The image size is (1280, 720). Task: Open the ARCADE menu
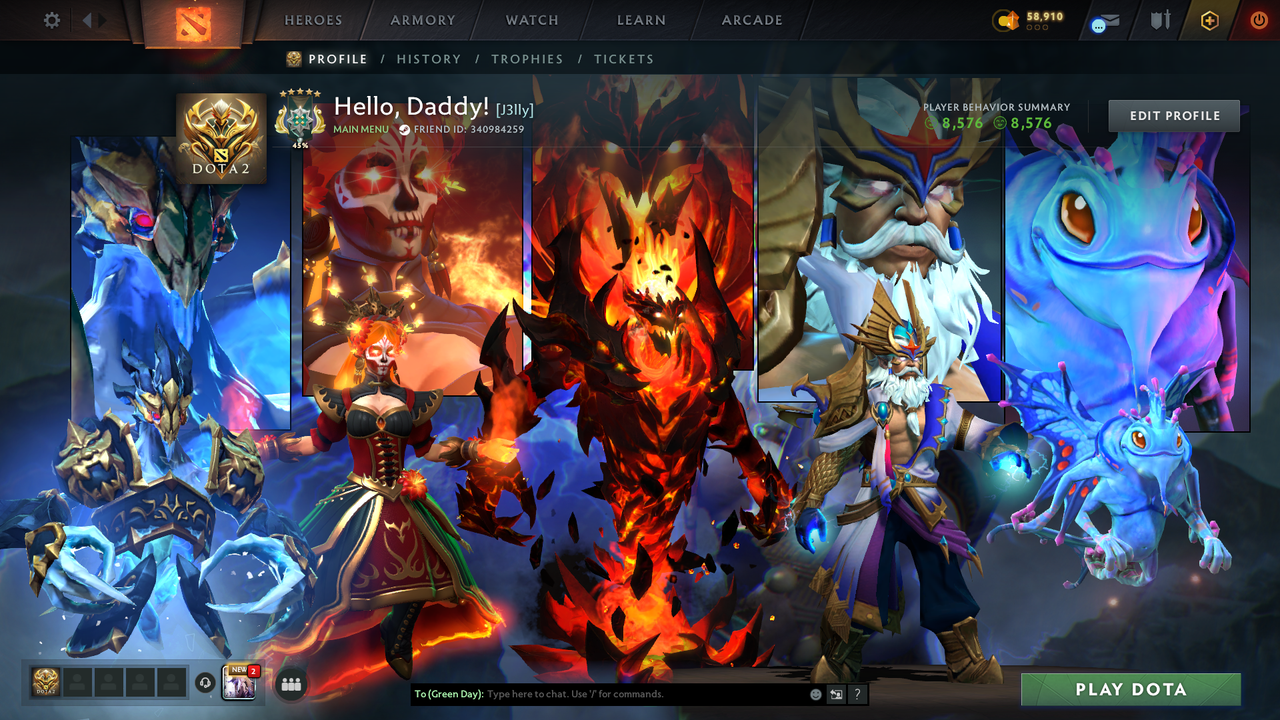(751, 20)
